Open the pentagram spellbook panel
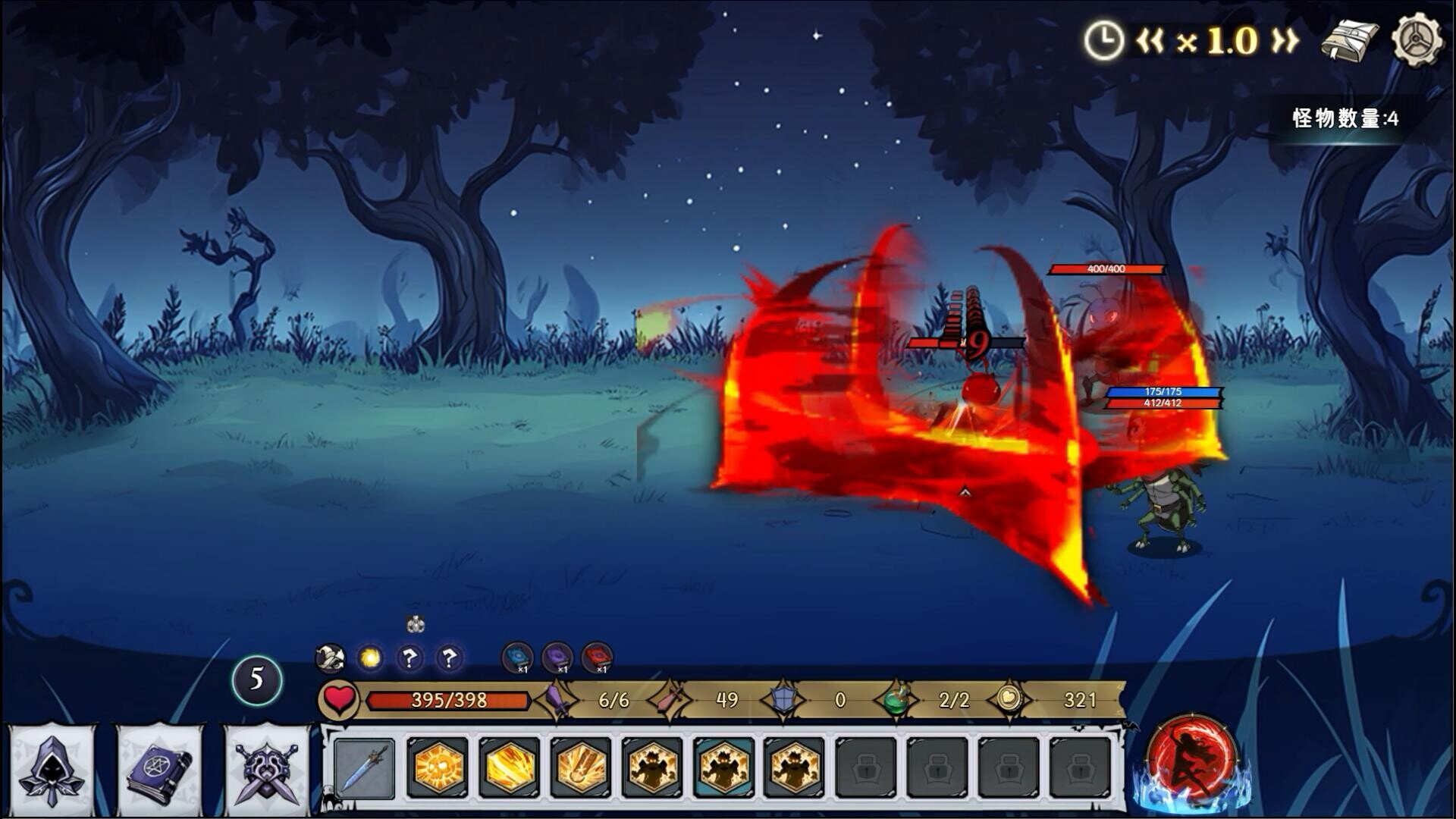 [x=158, y=769]
